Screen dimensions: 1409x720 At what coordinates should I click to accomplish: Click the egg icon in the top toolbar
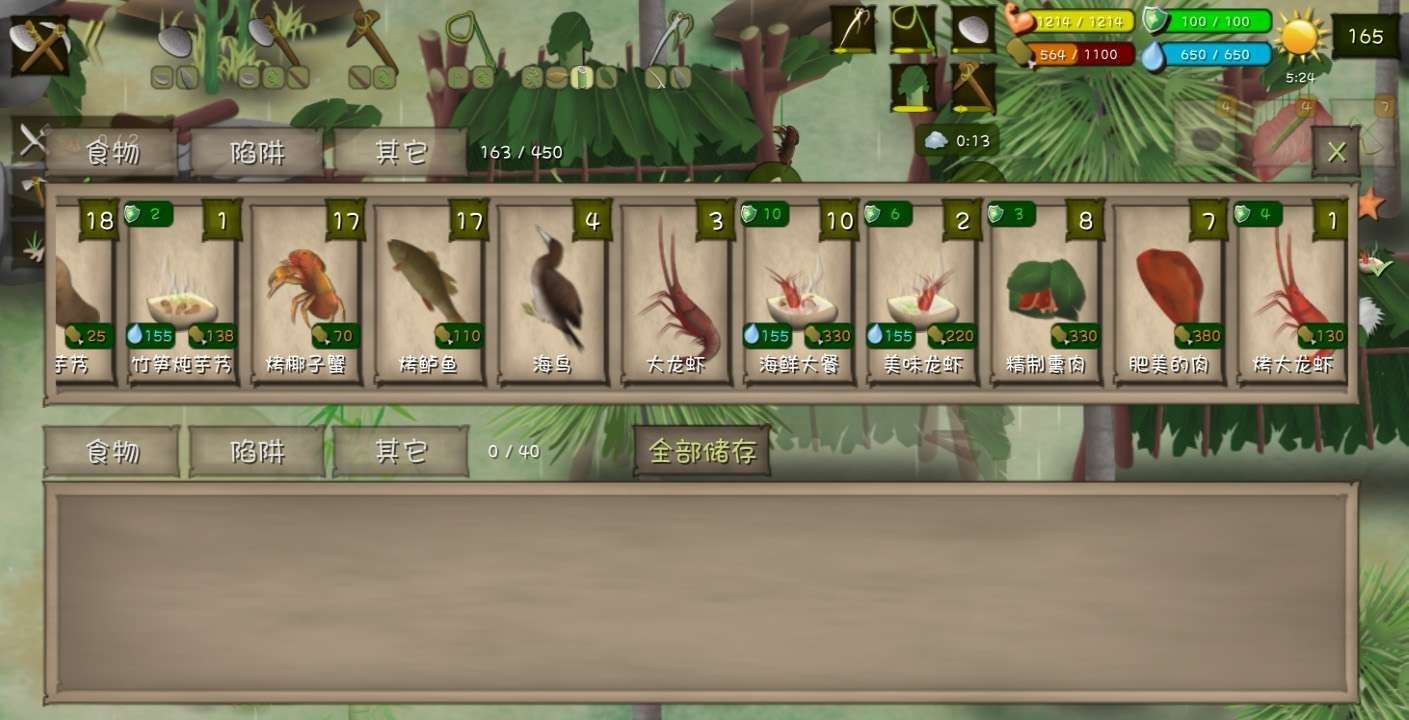tap(973, 30)
